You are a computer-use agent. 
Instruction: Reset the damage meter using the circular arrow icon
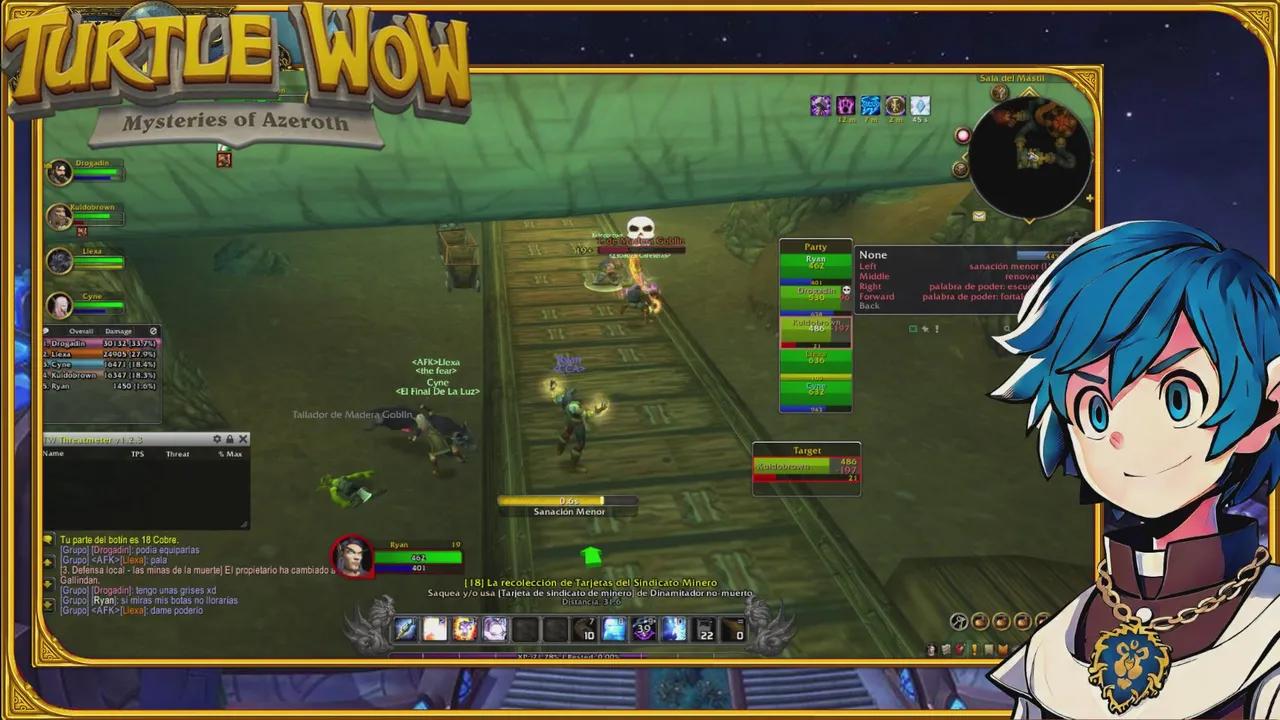(x=154, y=331)
